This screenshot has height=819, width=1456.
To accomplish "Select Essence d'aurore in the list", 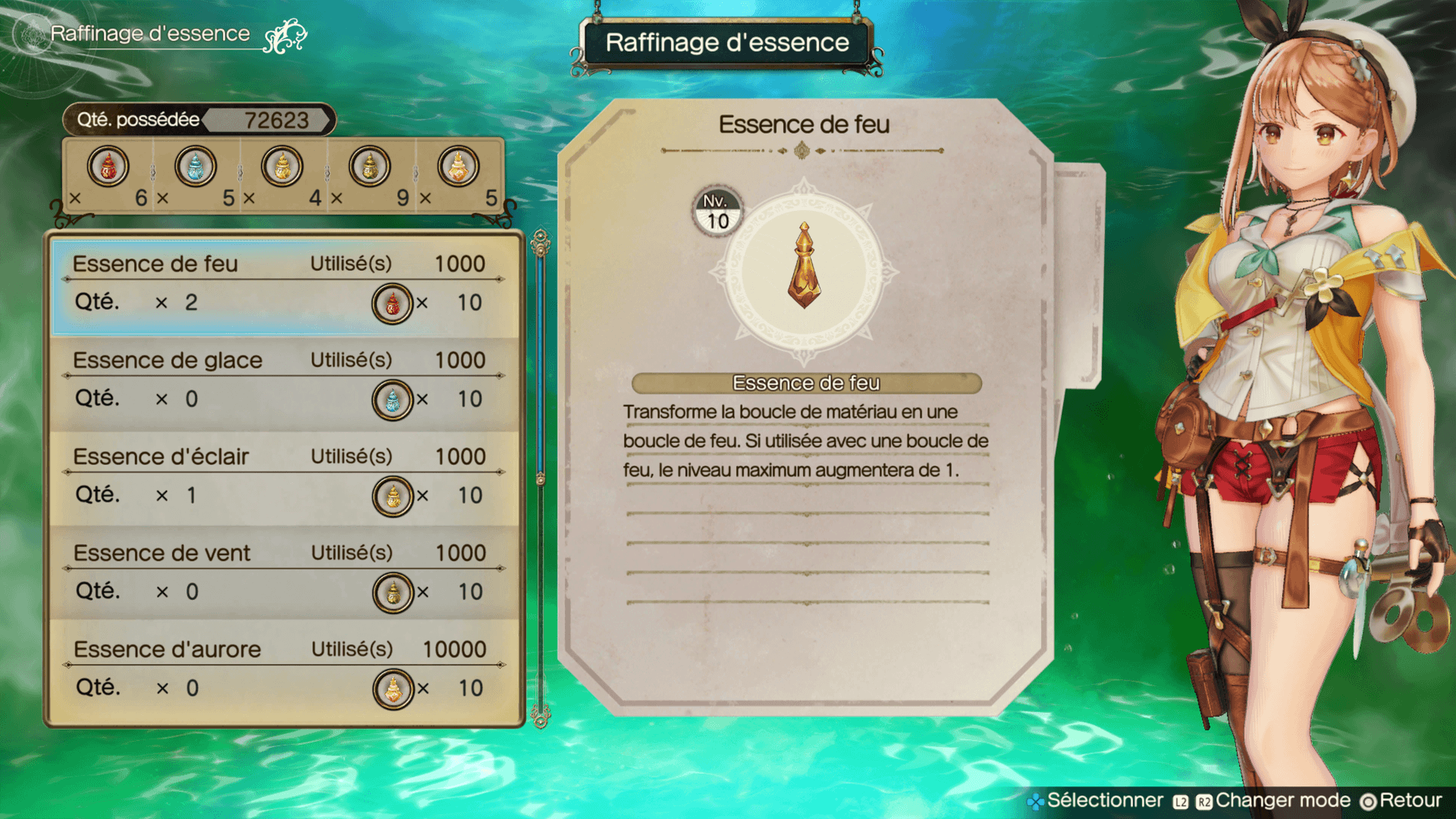I will point(284,670).
